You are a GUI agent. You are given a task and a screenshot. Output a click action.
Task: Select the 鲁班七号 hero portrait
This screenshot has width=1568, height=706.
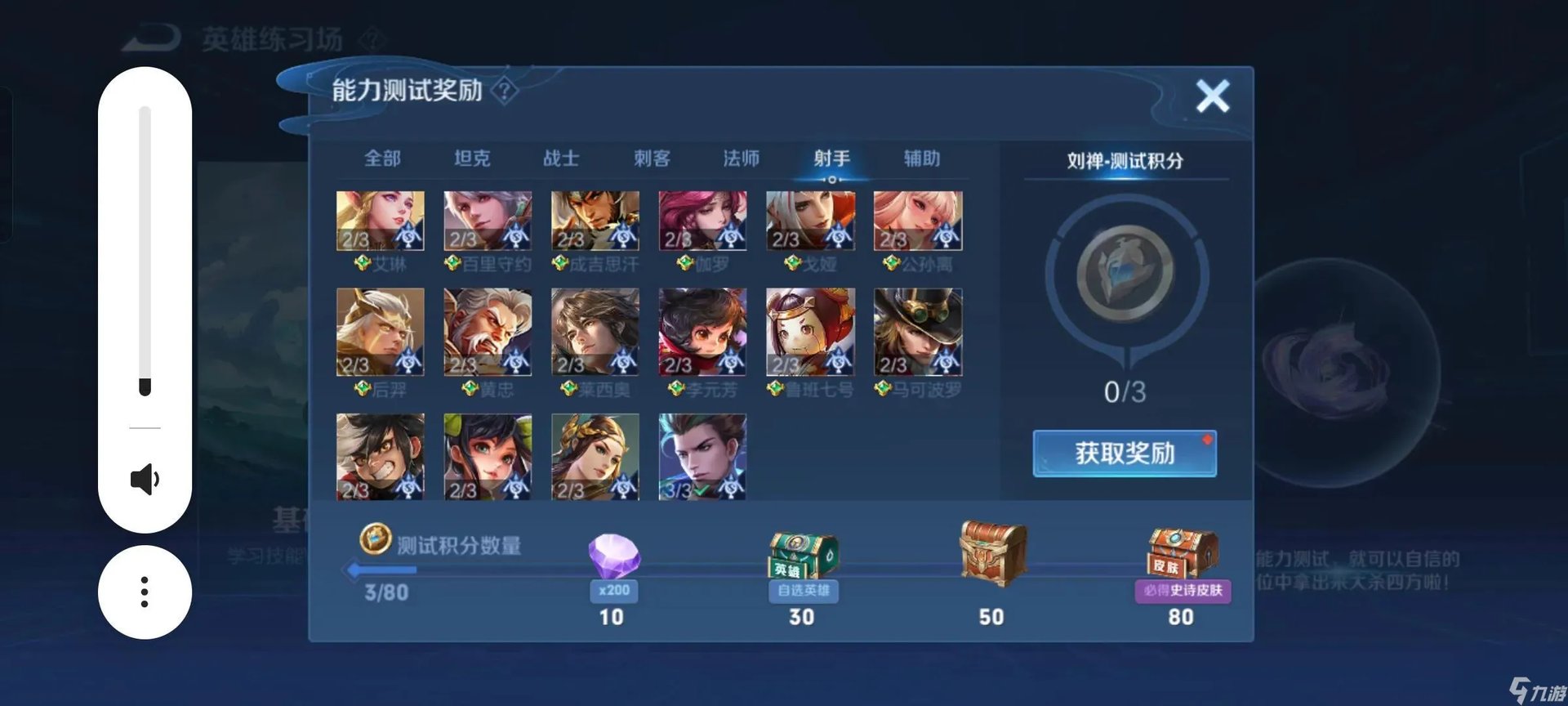812,333
